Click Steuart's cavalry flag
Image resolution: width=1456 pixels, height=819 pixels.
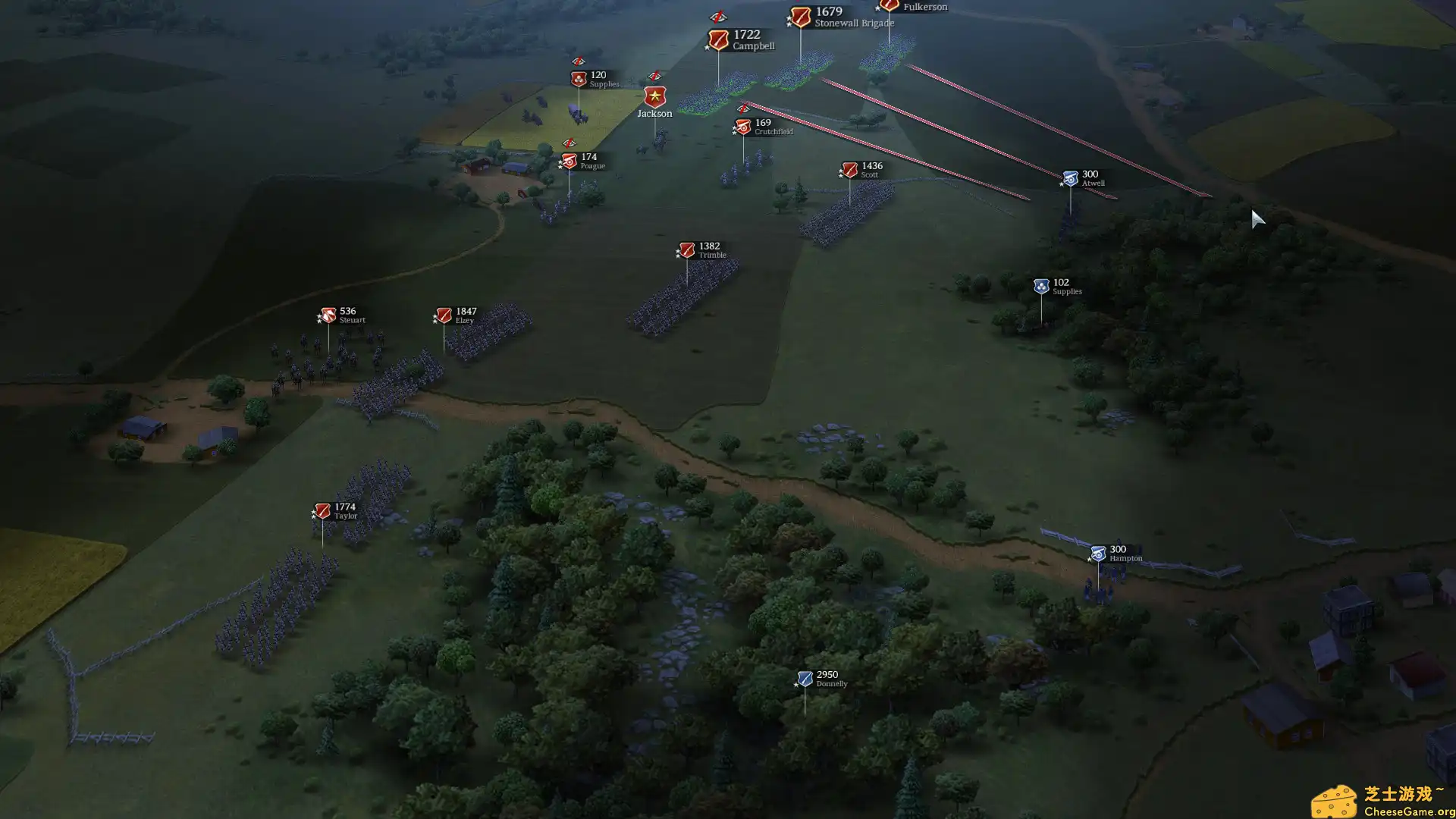(327, 314)
